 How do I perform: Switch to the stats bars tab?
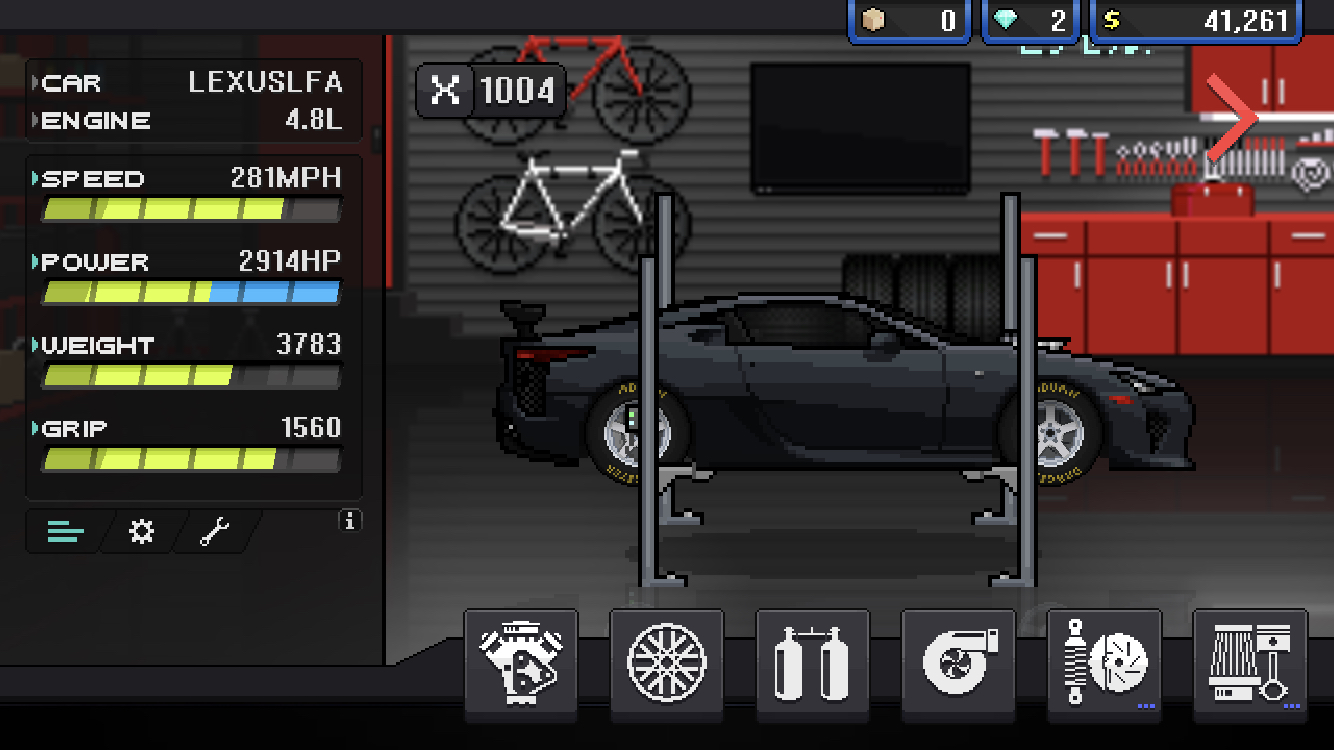[x=66, y=532]
